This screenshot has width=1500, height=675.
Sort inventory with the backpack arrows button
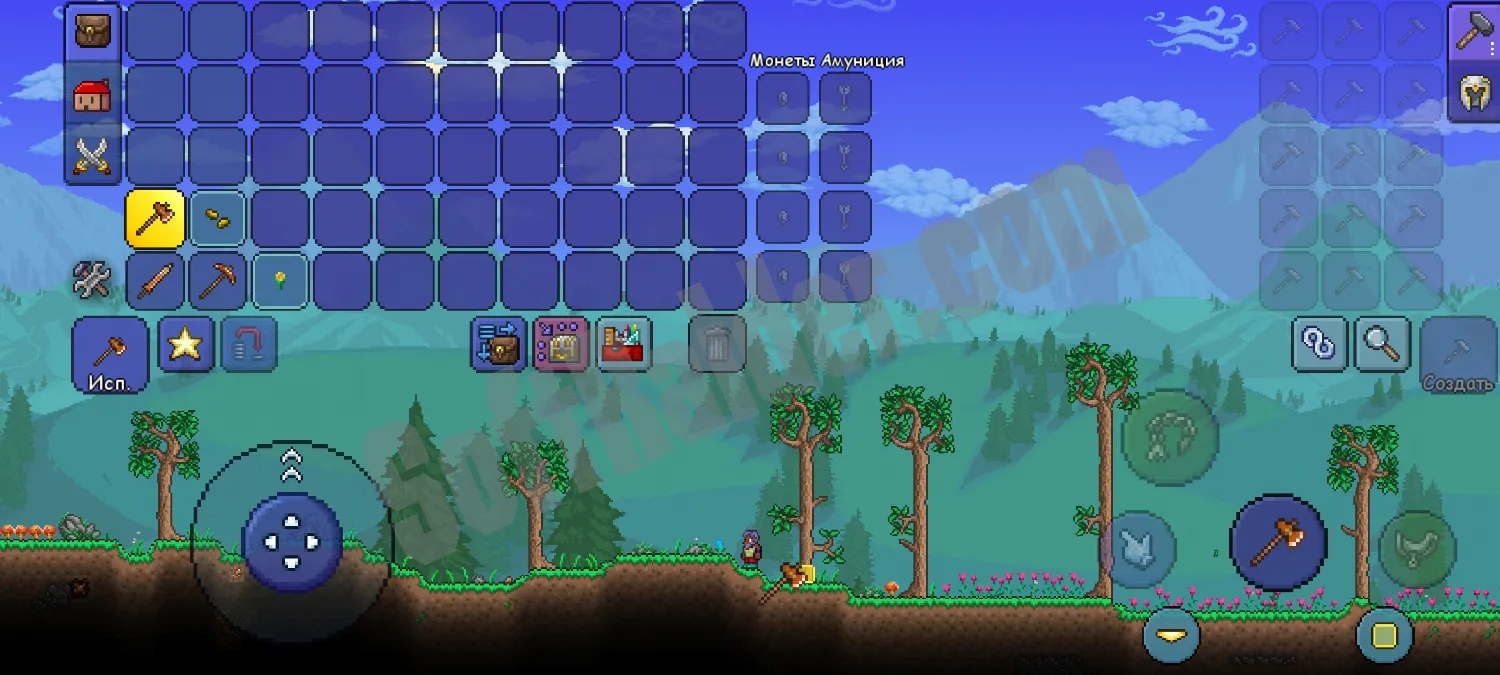point(499,344)
